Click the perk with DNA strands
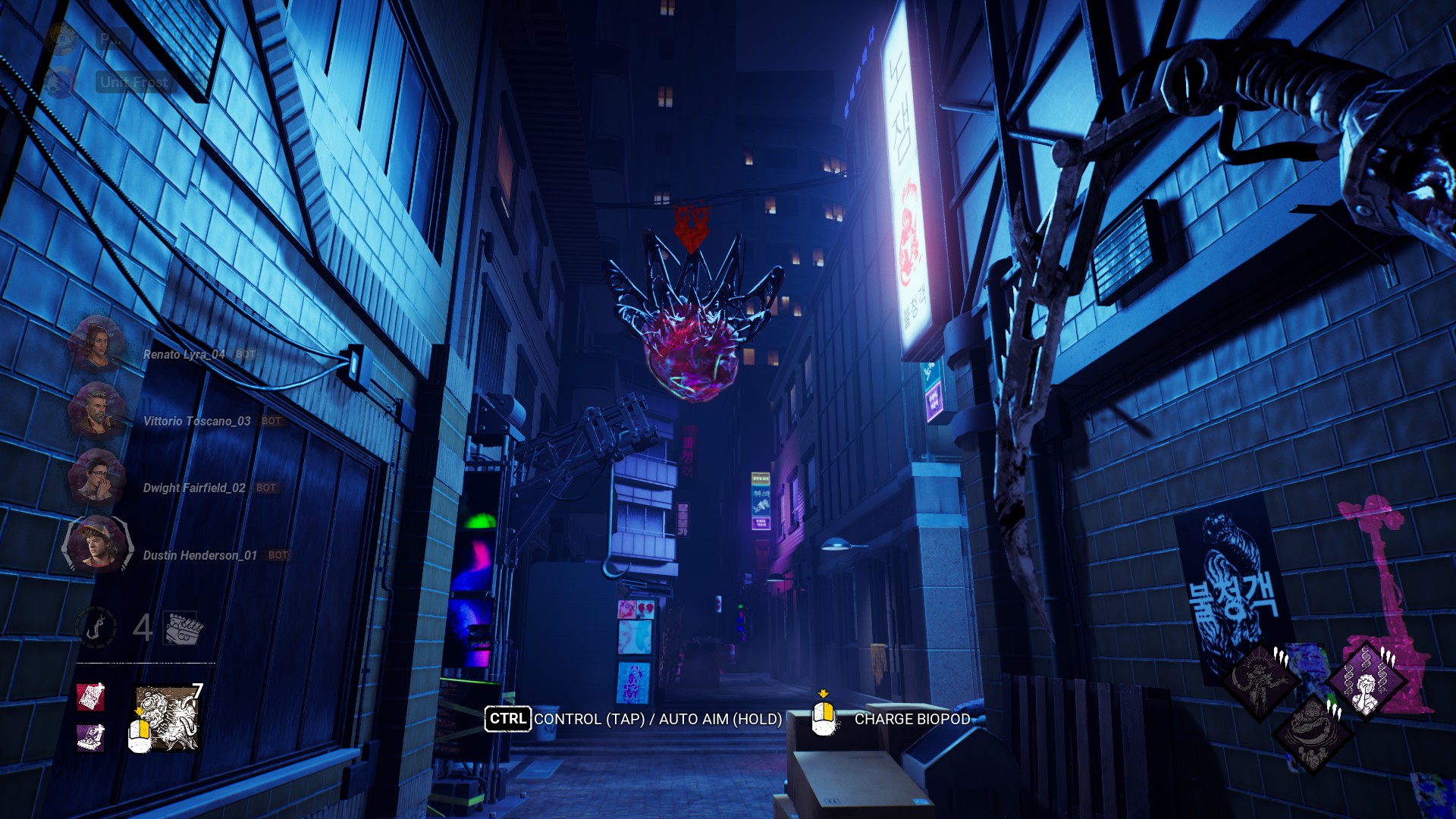This screenshot has width=1456, height=819. coord(1367,679)
